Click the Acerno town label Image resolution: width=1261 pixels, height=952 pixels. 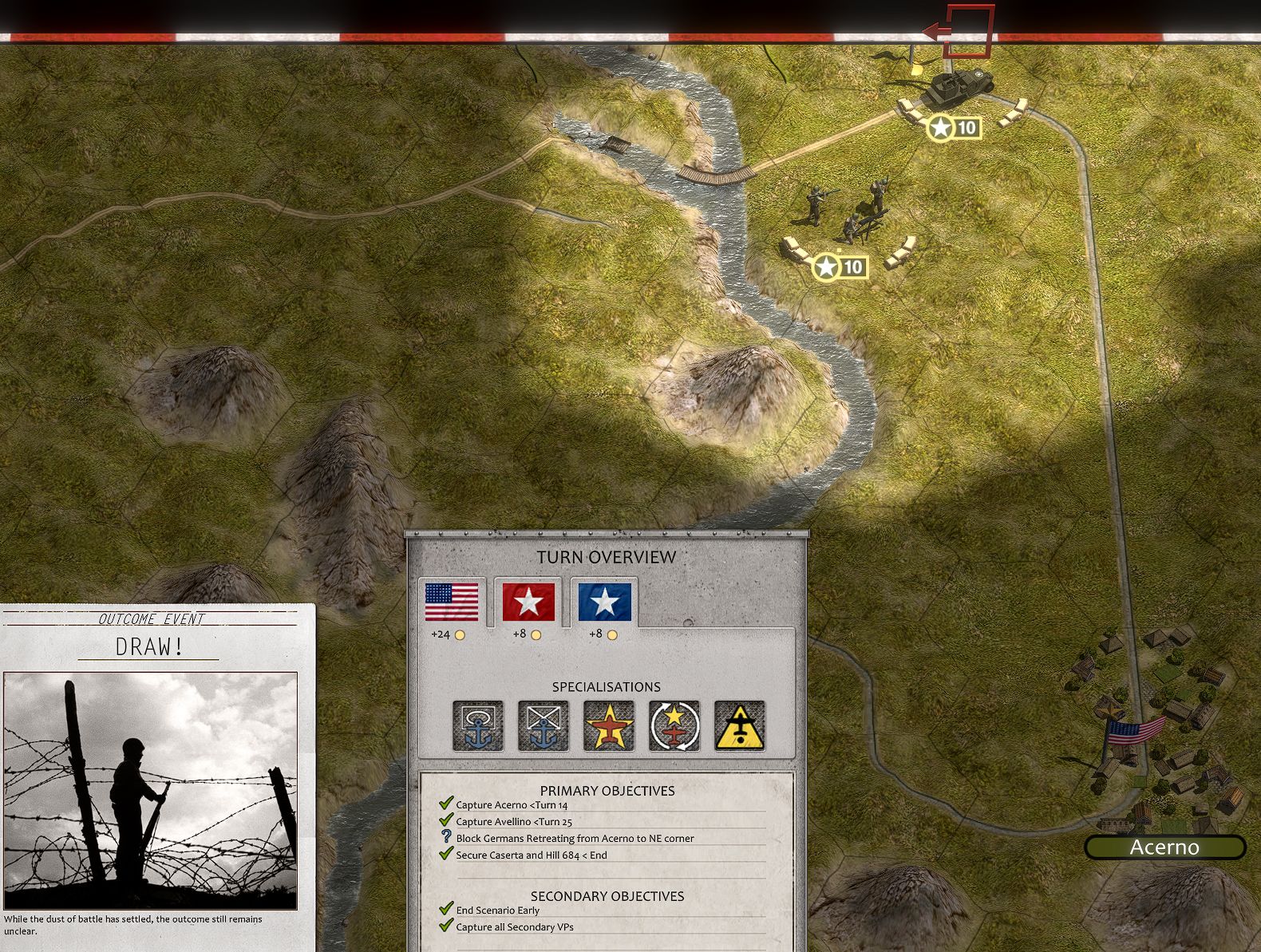tap(1165, 847)
